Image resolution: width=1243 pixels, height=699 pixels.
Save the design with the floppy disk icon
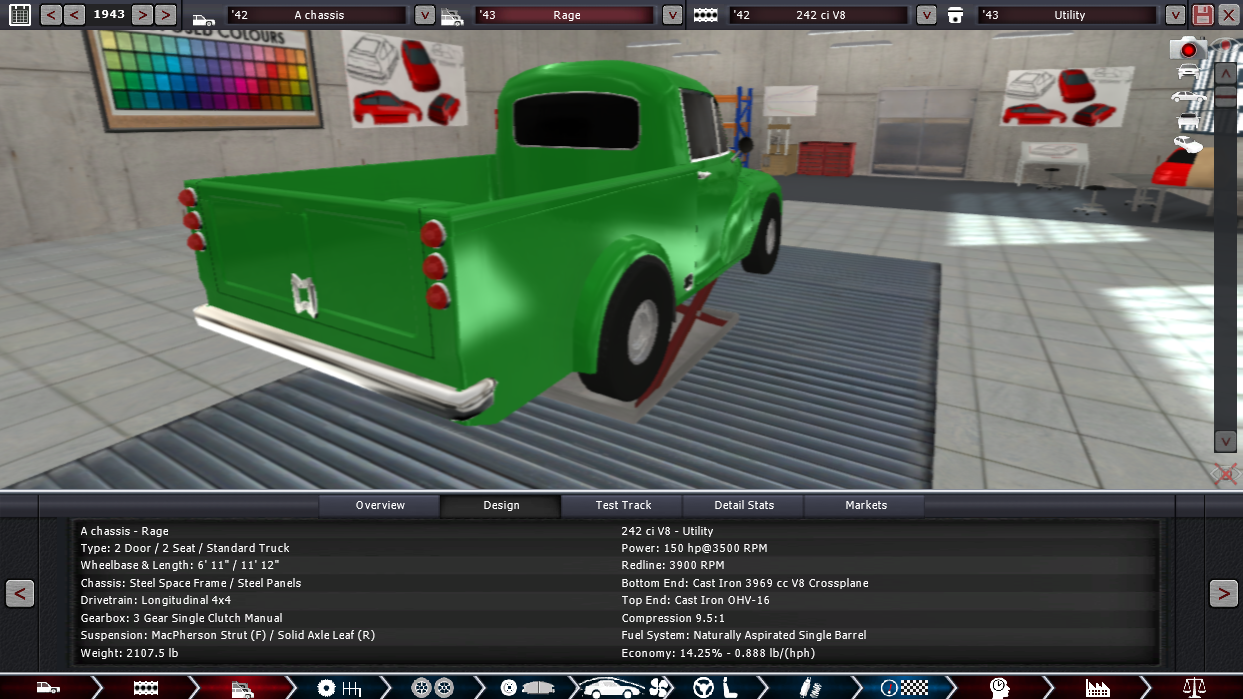coord(1203,15)
